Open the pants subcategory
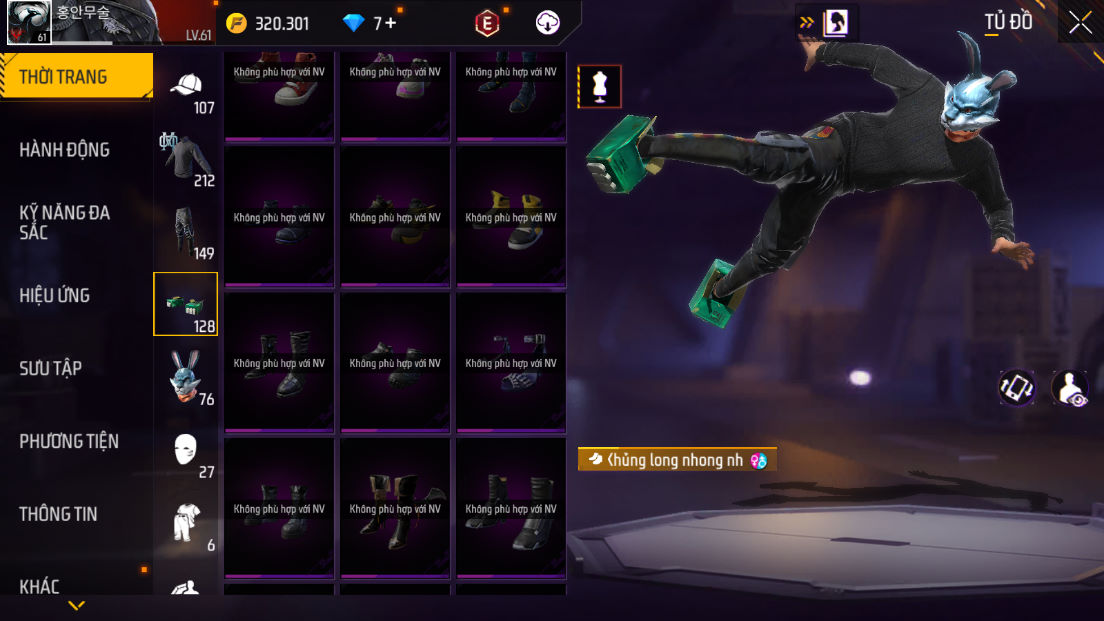The image size is (1104, 621). pyautogui.click(x=186, y=232)
